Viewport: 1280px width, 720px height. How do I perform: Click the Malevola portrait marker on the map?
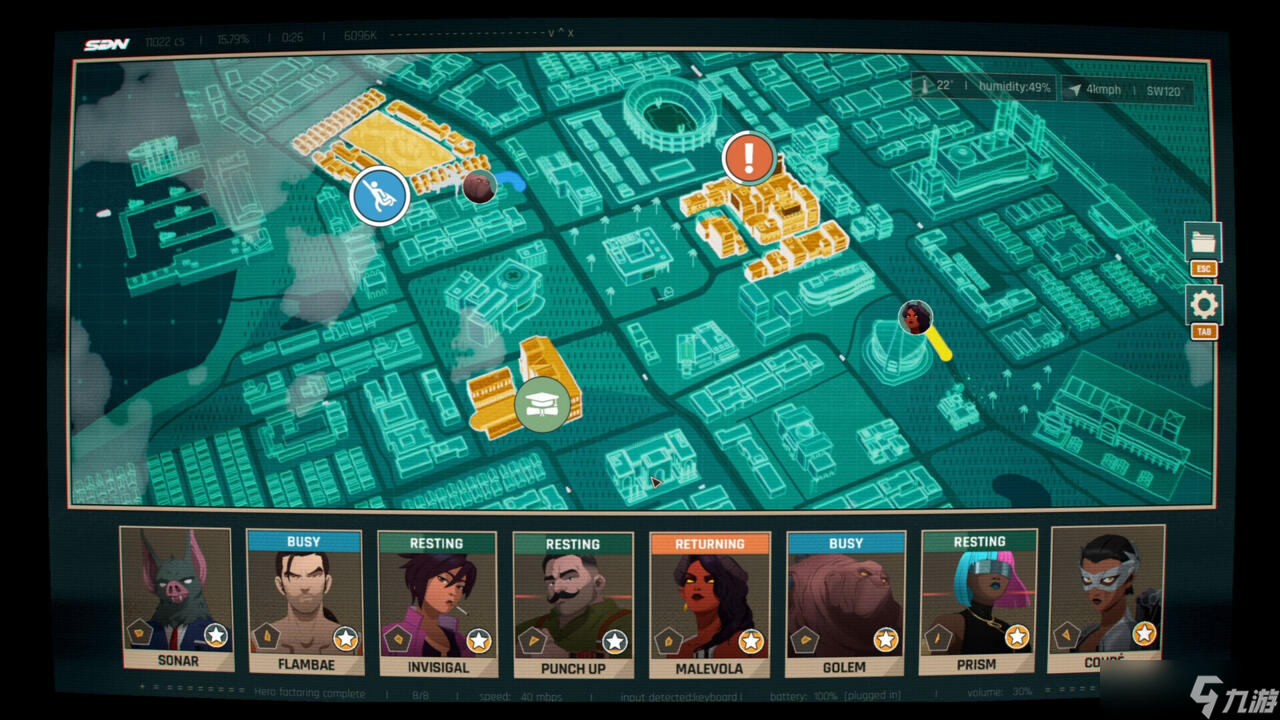click(914, 318)
